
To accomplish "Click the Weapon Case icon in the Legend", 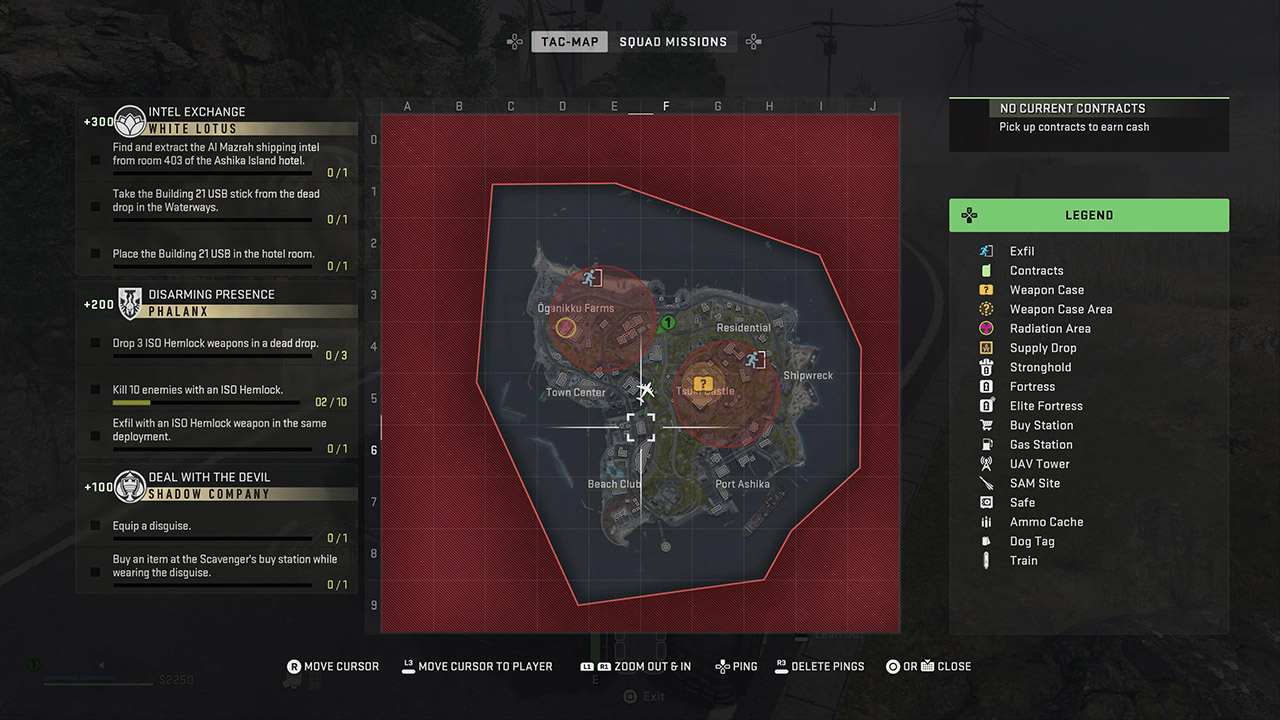I will click(x=984, y=290).
